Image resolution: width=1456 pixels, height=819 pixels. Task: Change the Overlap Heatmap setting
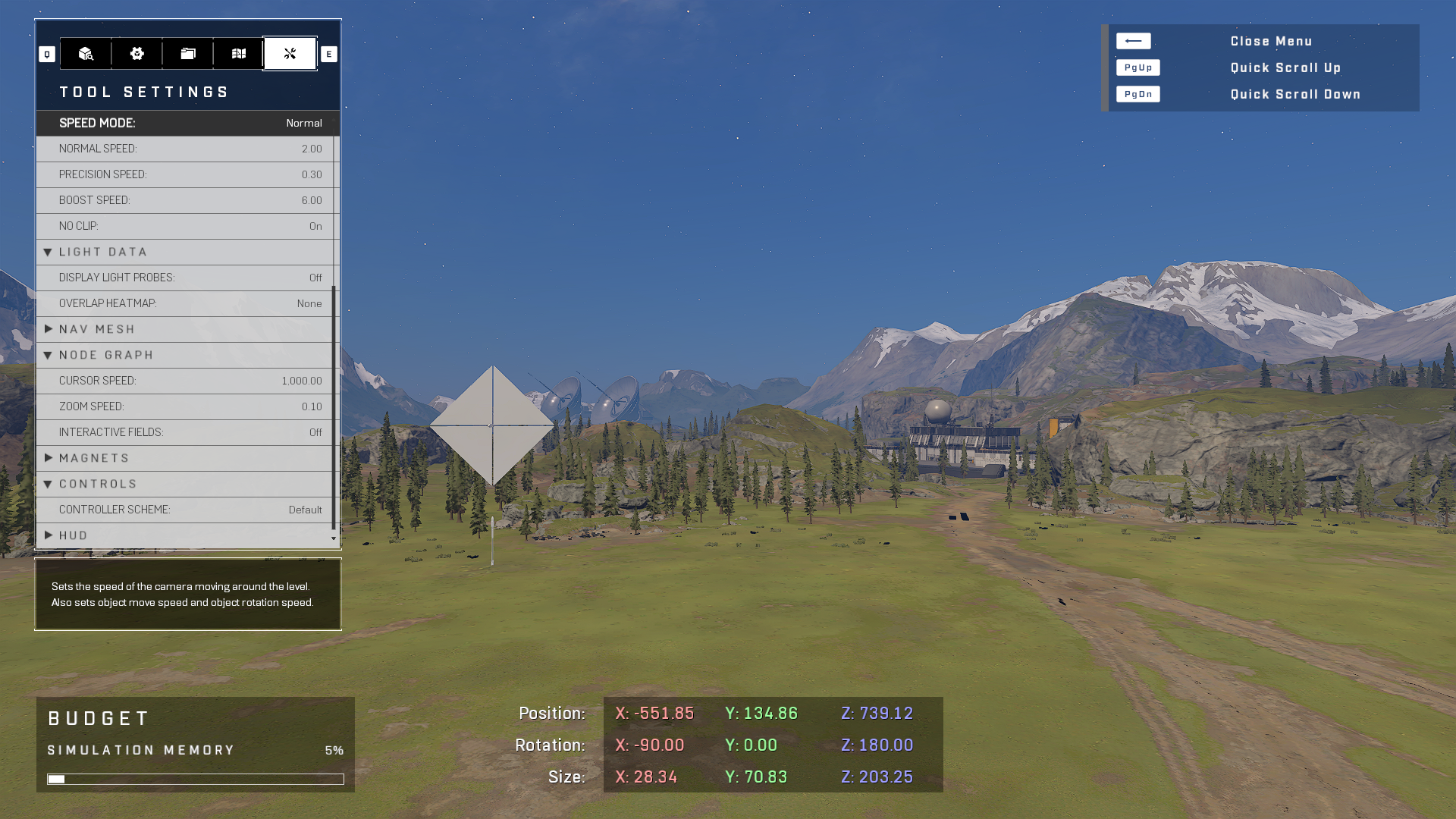pyautogui.click(x=186, y=303)
